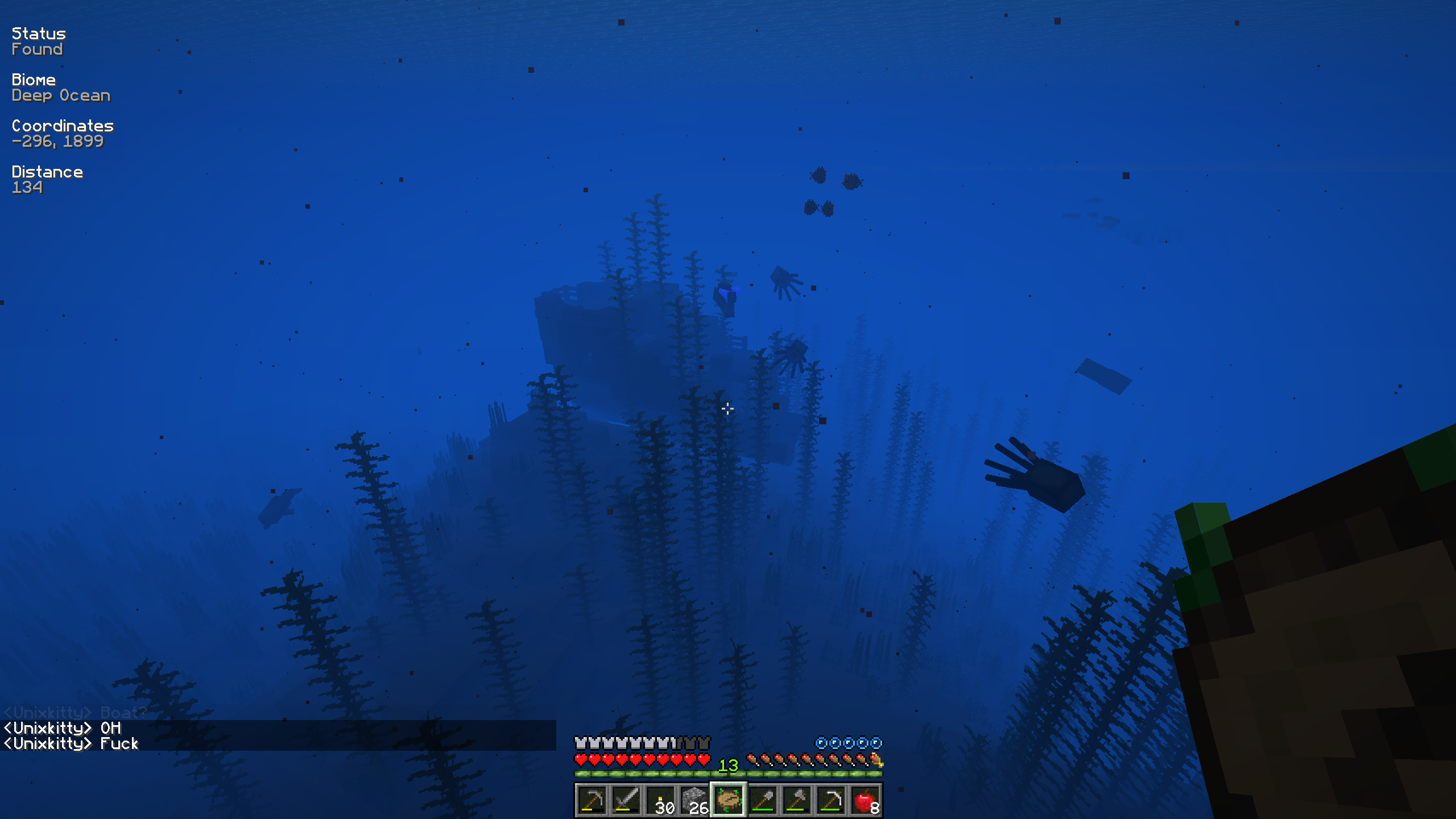Select the white-headed pickaxe with green durability
This screenshot has width=1456, height=819.
pyautogui.click(x=831, y=800)
